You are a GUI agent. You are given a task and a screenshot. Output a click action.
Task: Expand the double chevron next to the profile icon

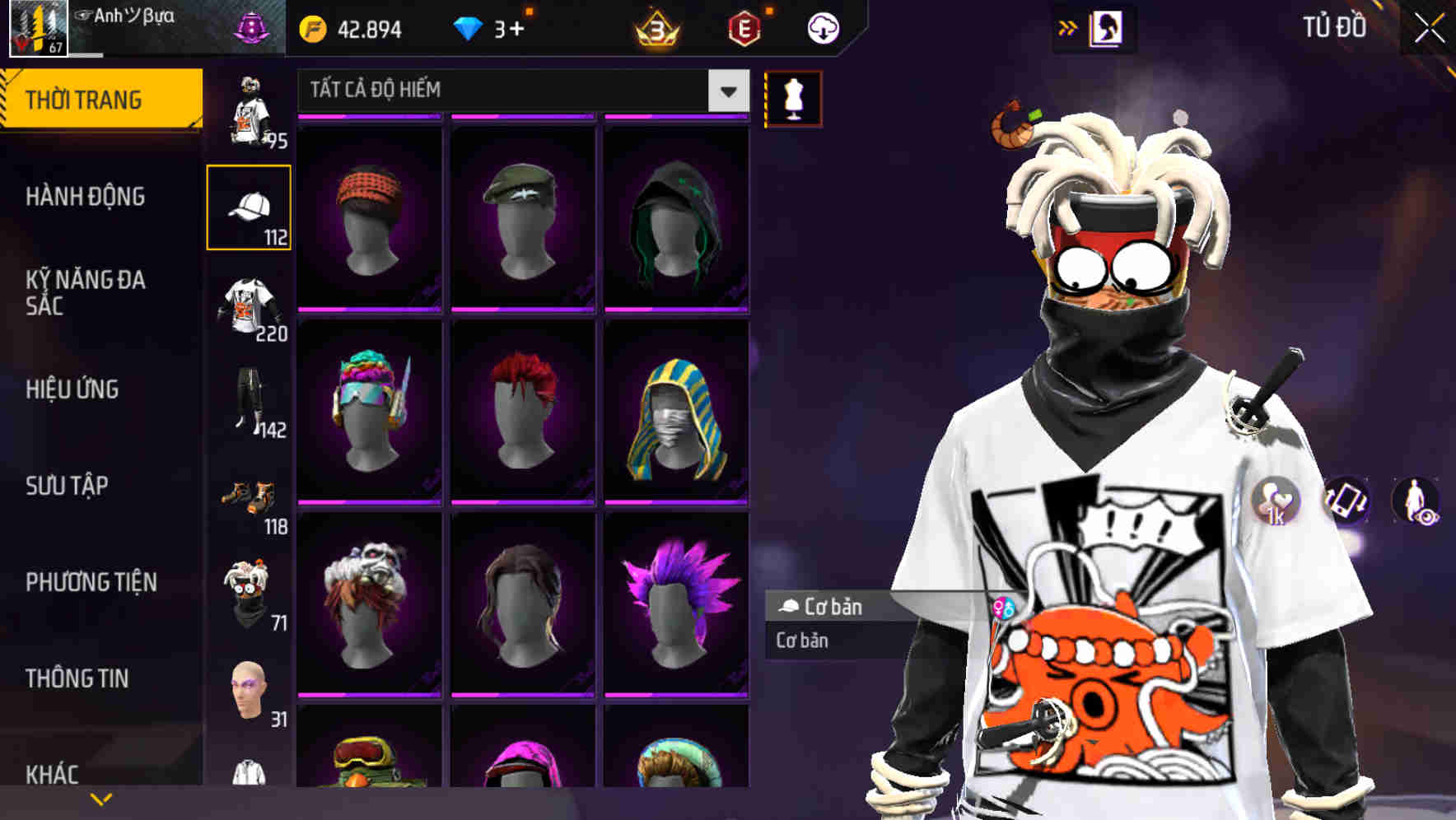click(1066, 26)
